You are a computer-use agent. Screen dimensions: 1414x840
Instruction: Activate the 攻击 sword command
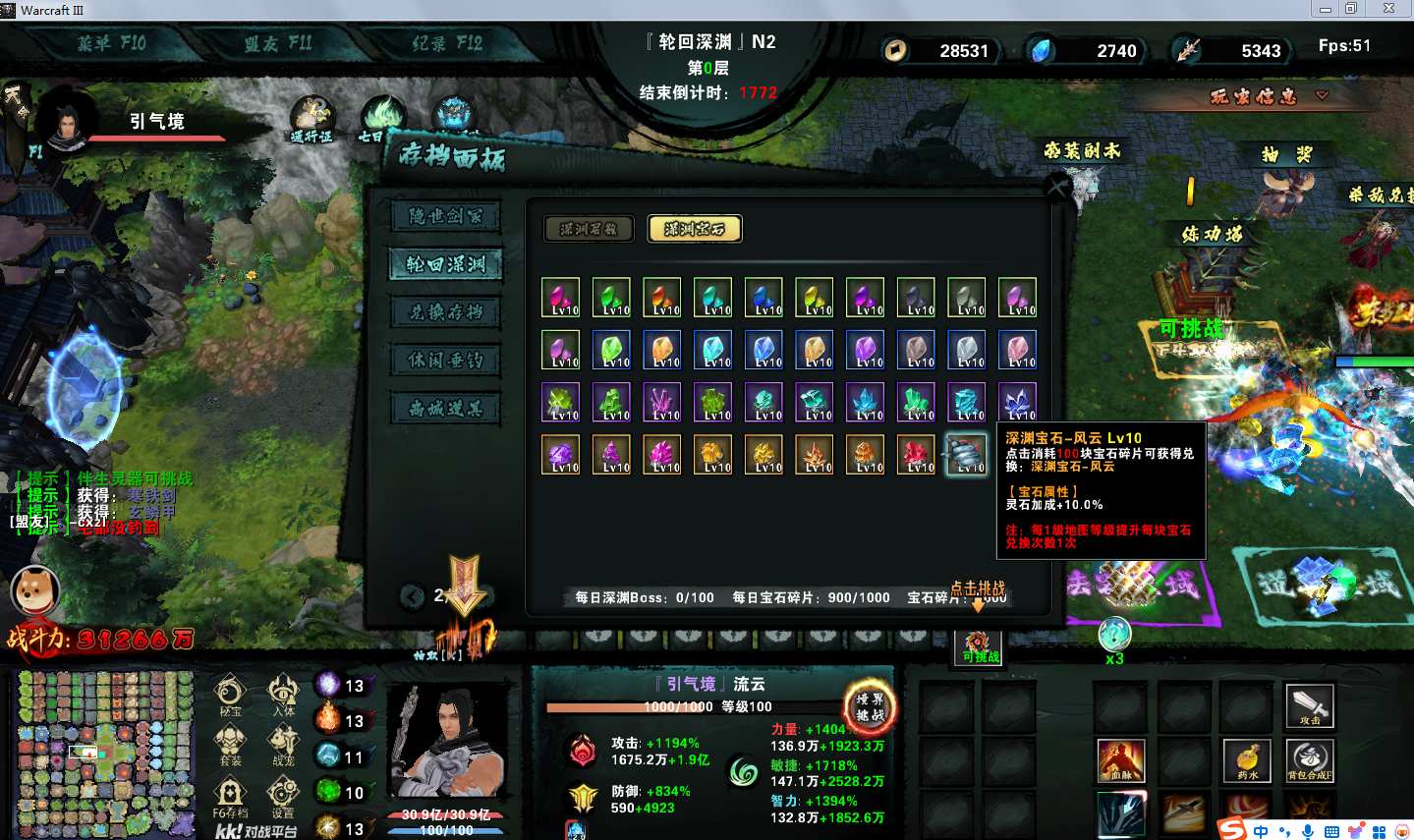point(1310,704)
